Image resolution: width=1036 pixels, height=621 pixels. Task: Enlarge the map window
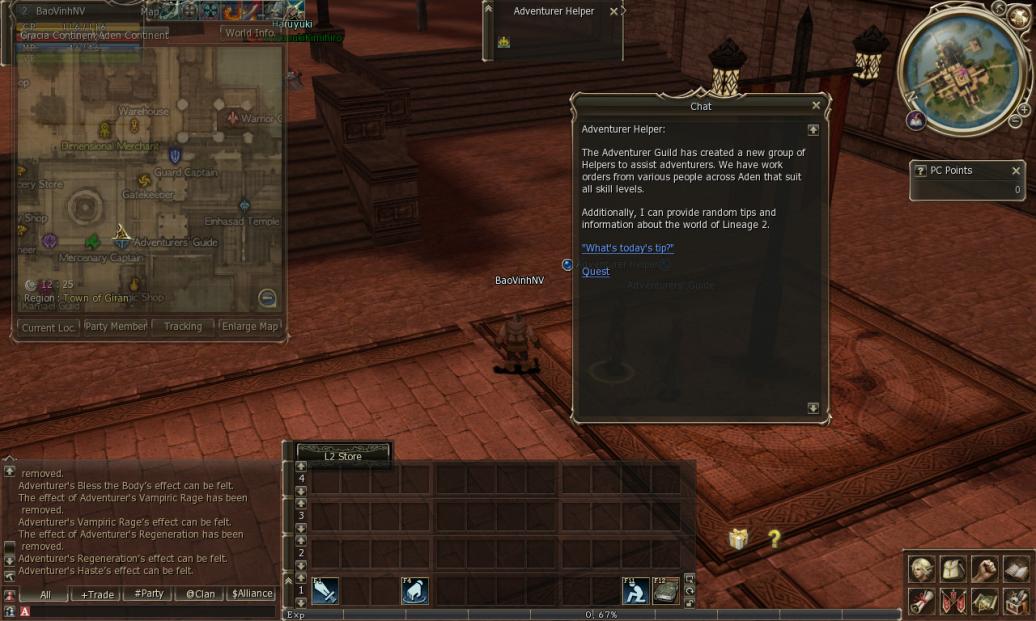pyautogui.click(x=250, y=327)
